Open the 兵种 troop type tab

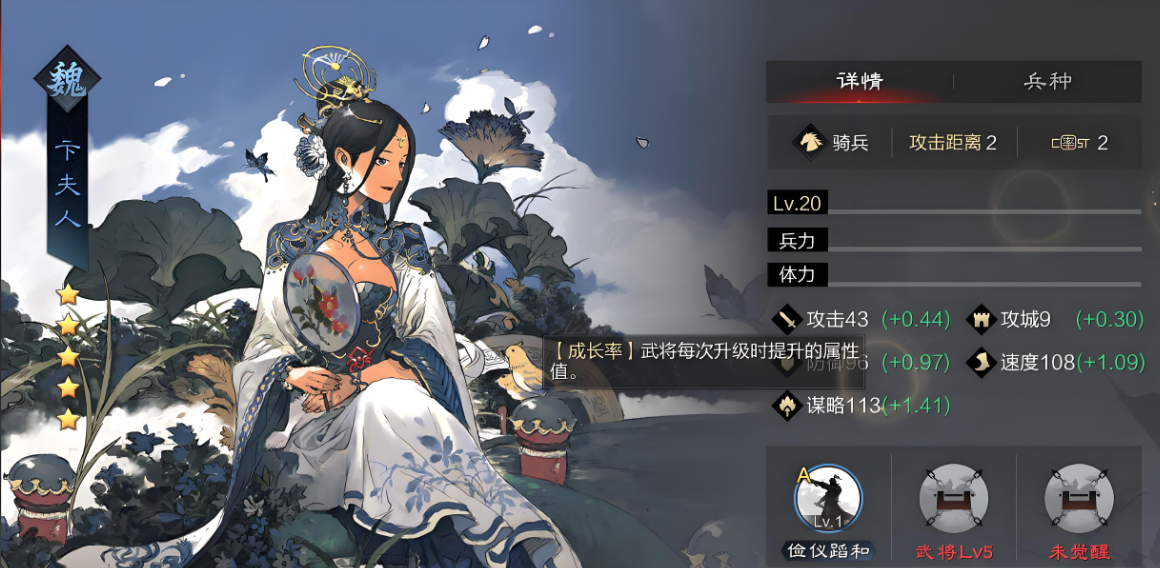click(1047, 82)
